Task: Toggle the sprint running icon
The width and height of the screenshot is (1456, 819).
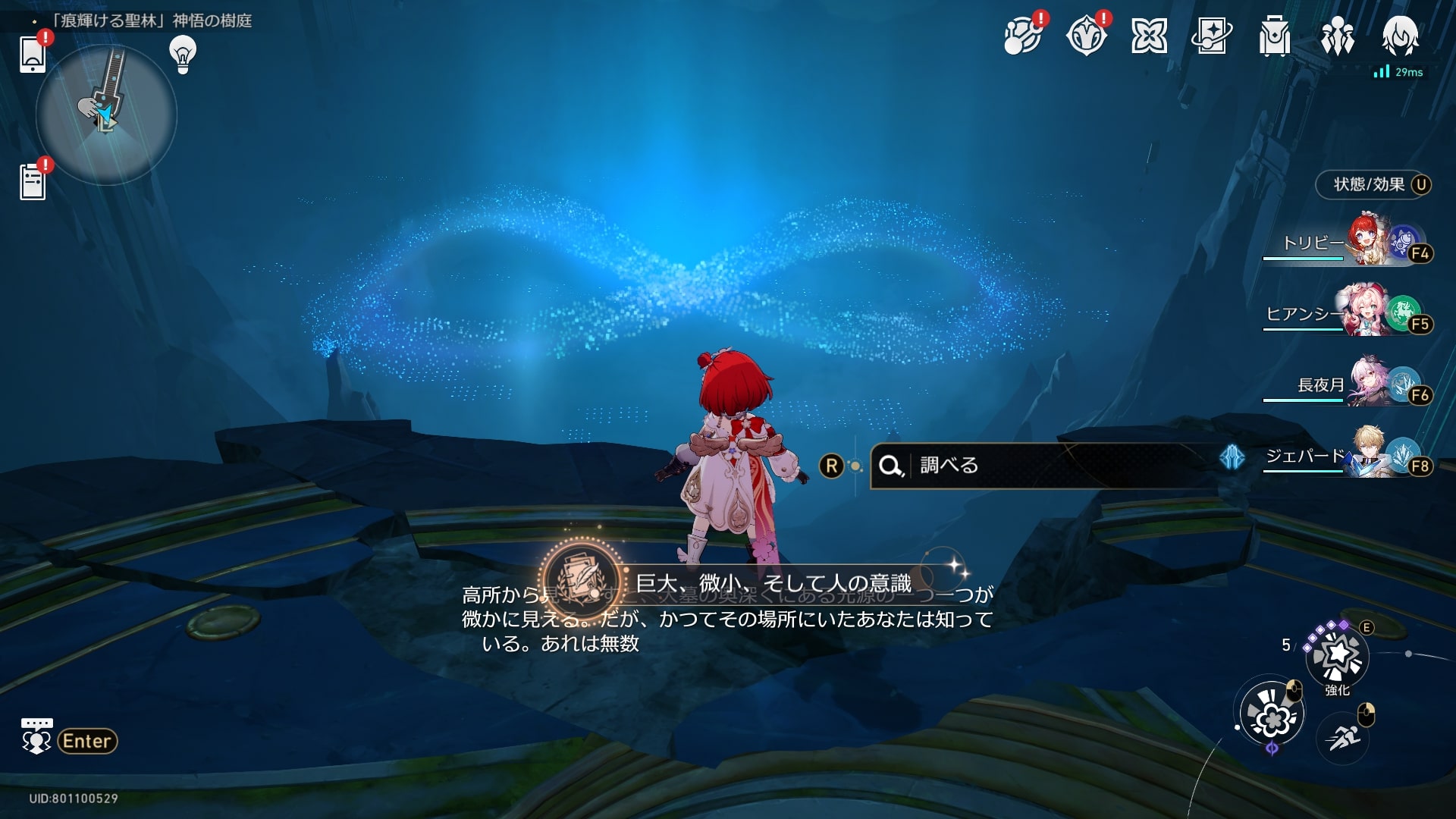Action: pyautogui.click(x=1343, y=736)
